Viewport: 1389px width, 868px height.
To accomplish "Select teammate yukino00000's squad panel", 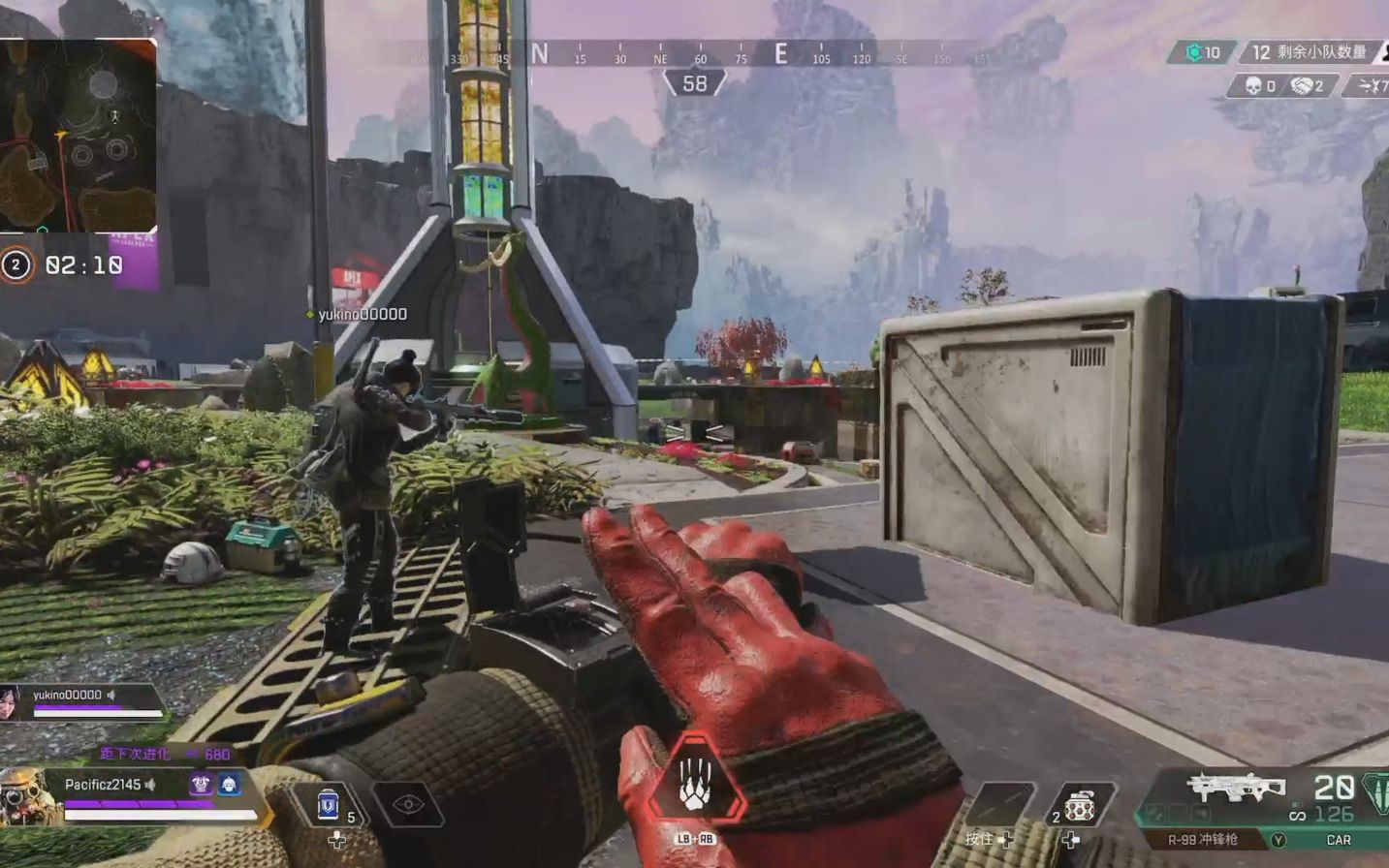I will 82,702.
